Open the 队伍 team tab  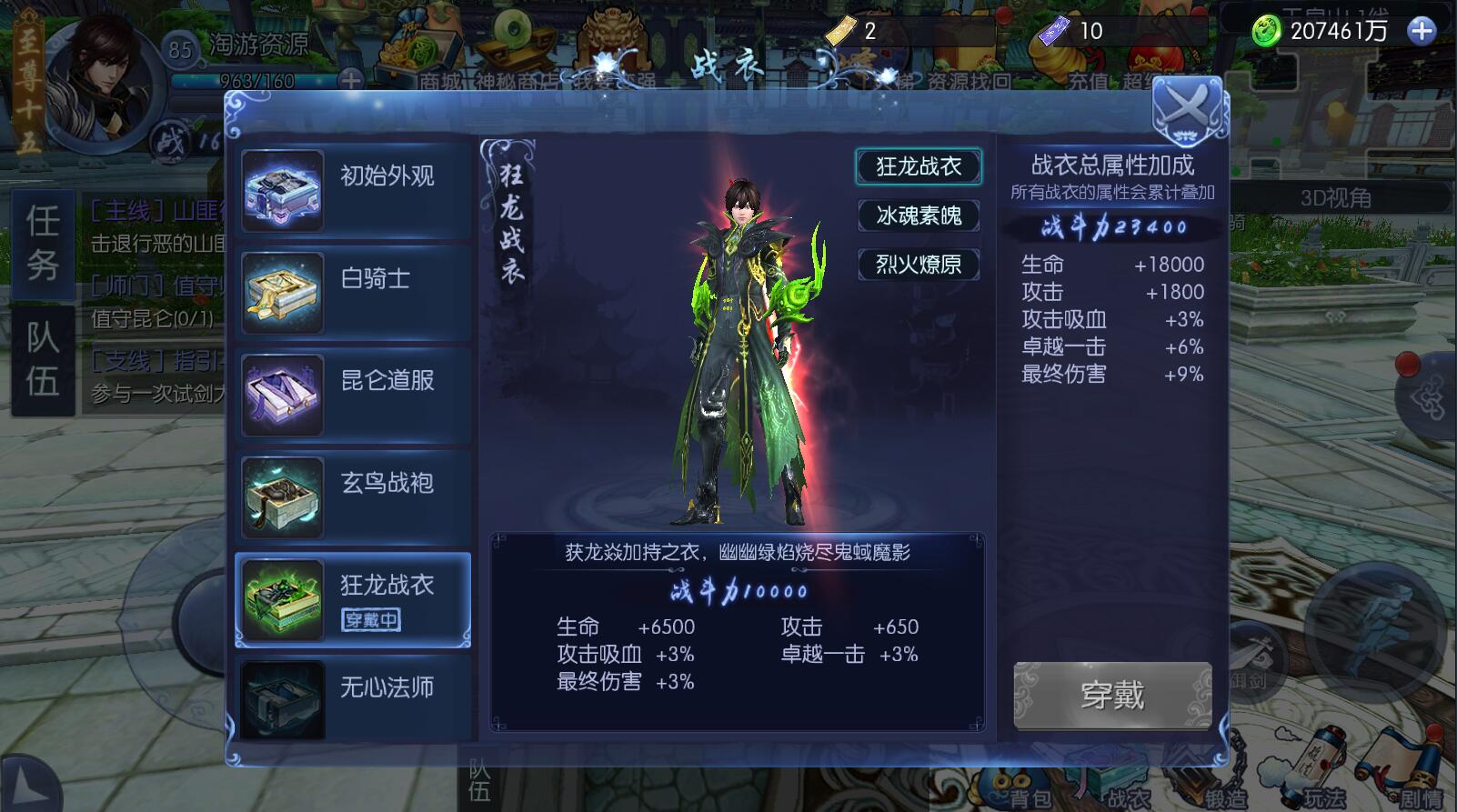(x=43, y=359)
